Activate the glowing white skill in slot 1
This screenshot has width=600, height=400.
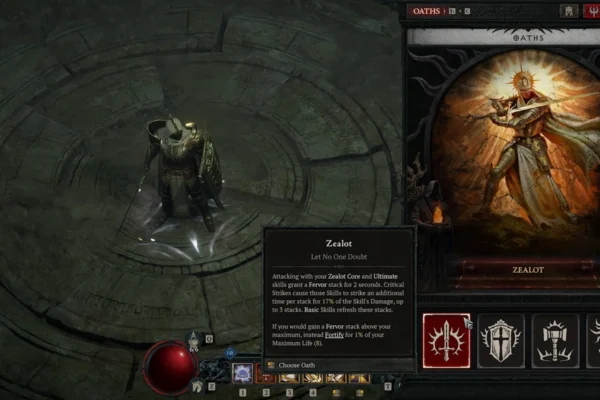(241, 373)
